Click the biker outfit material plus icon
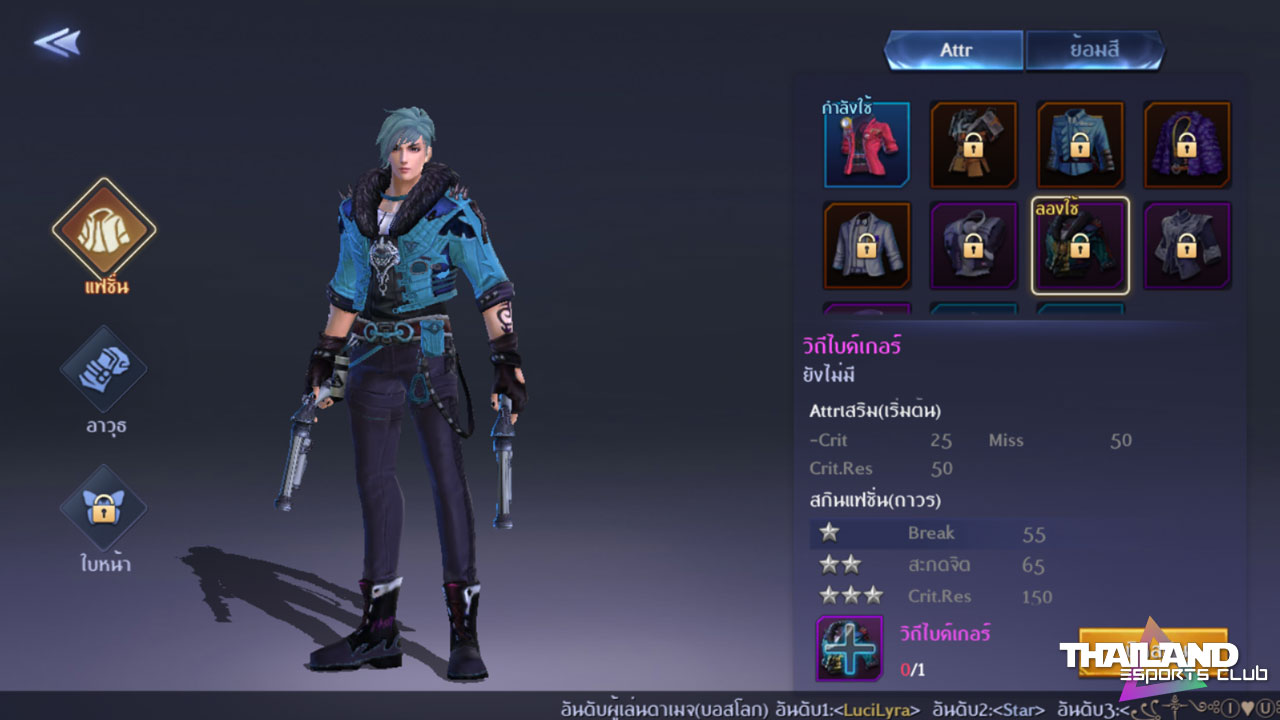Image resolution: width=1280 pixels, height=720 pixels. pyautogui.click(x=849, y=648)
